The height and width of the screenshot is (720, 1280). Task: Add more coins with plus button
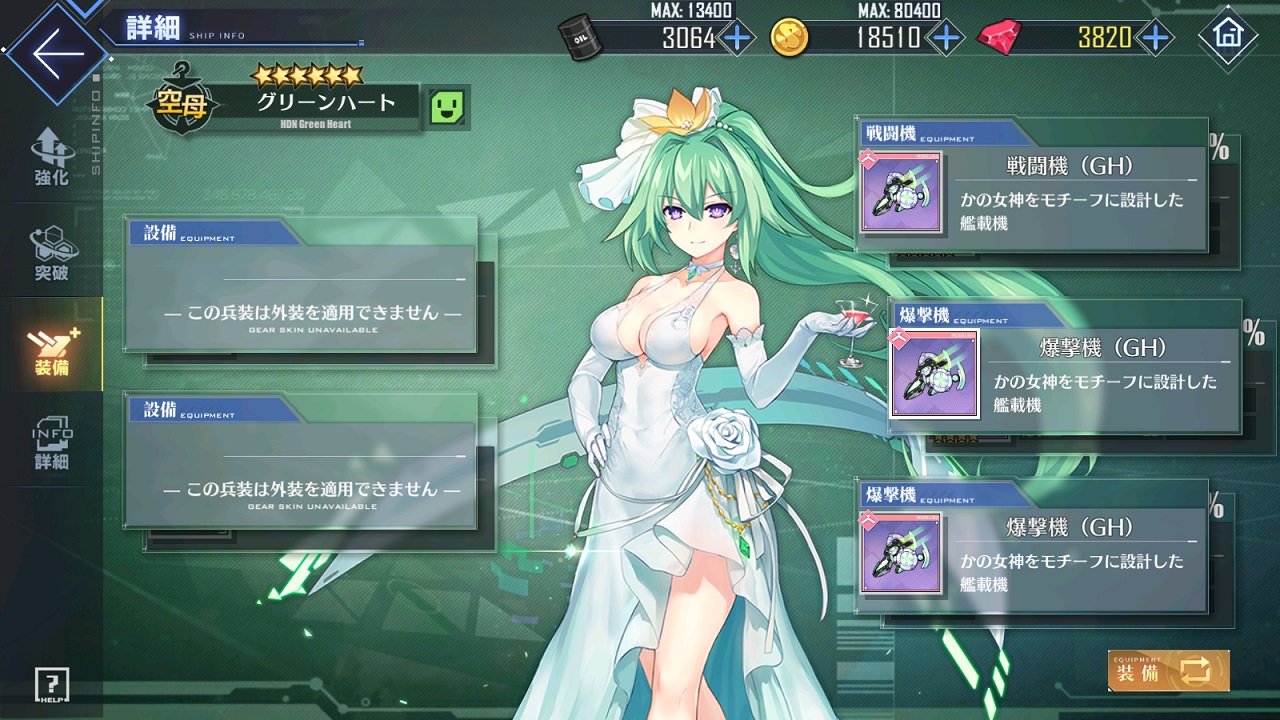945,38
